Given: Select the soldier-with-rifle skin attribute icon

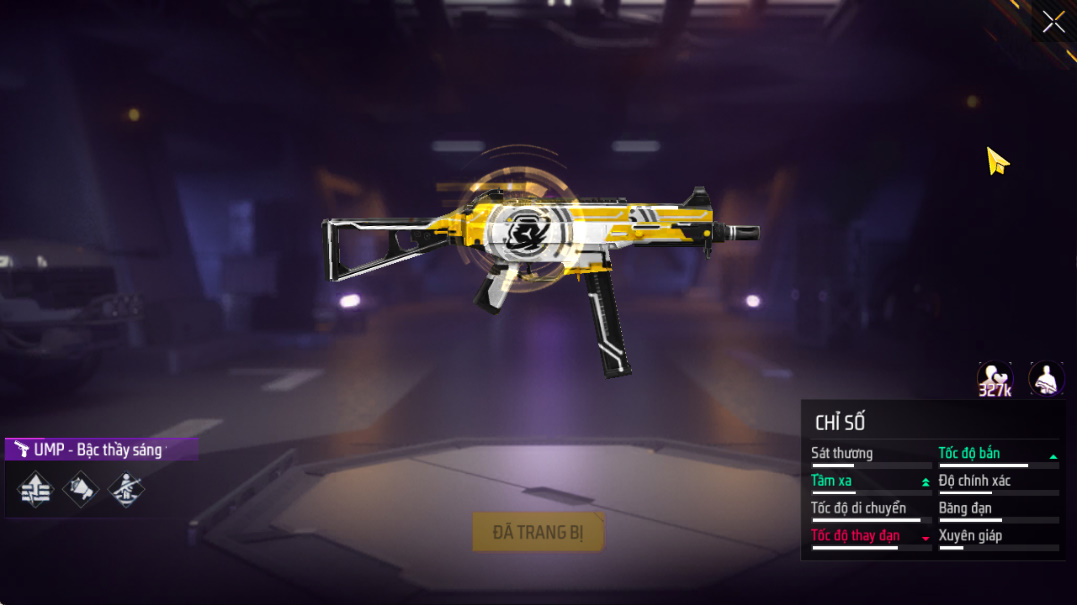Looking at the screenshot, I should [x=126, y=489].
